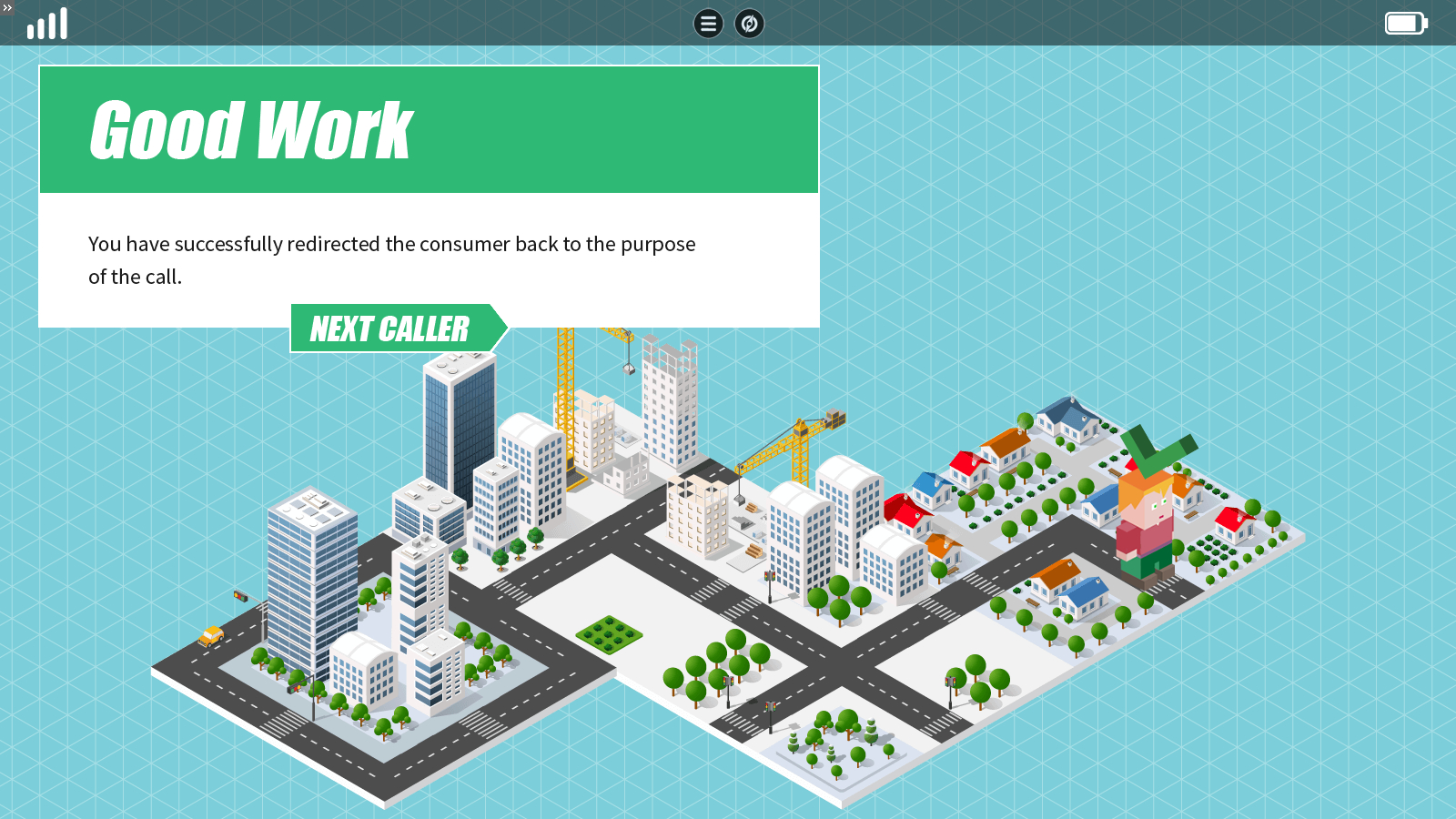Click the restart/replay icon in the header

(x=748, y=24)
